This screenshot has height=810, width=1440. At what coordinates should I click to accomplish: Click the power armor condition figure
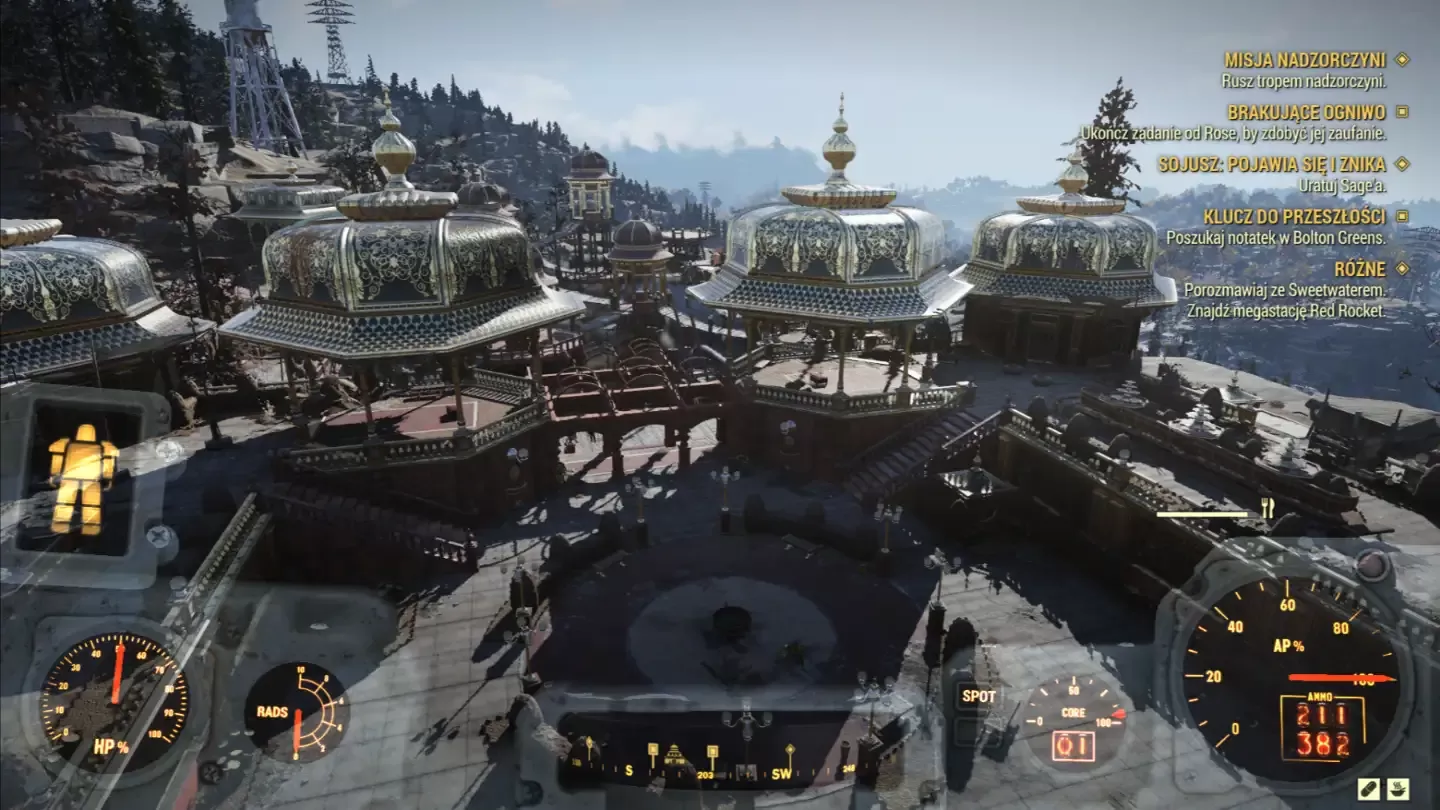click(83, 478)
